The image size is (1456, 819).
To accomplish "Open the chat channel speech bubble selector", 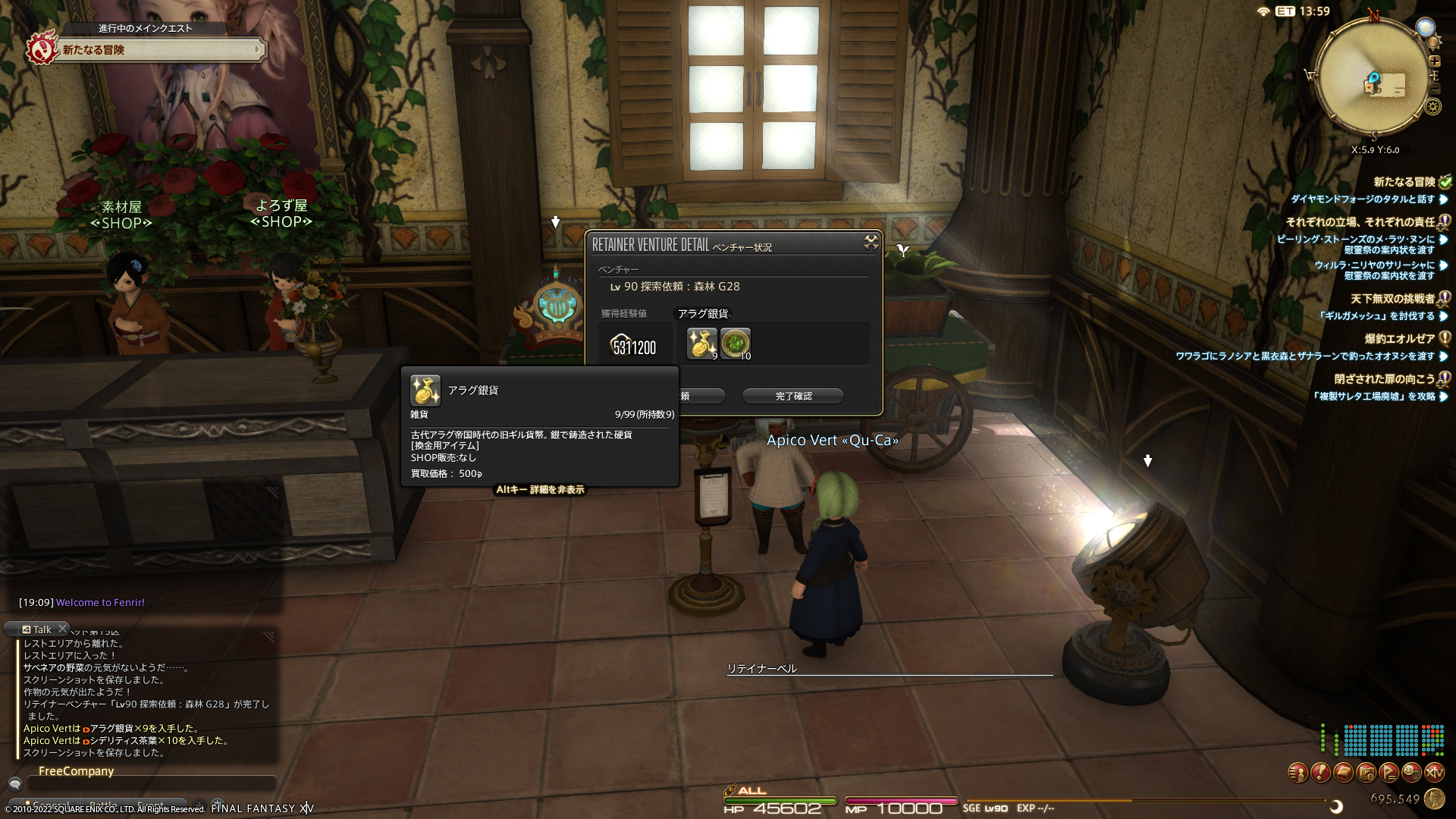I will click(14, 784).
